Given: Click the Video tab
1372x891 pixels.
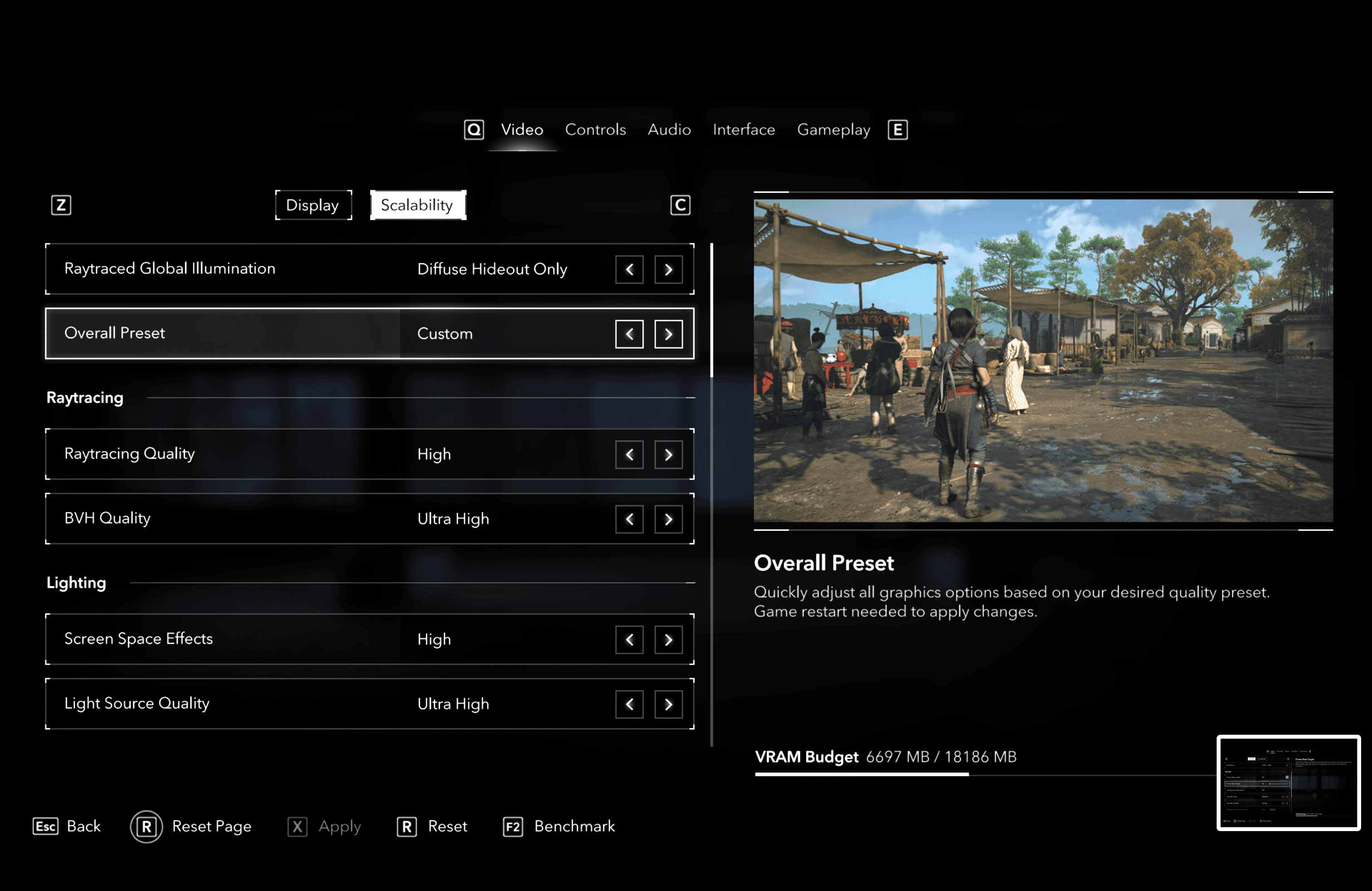Looking at the screenshot, I should point(522,130).
